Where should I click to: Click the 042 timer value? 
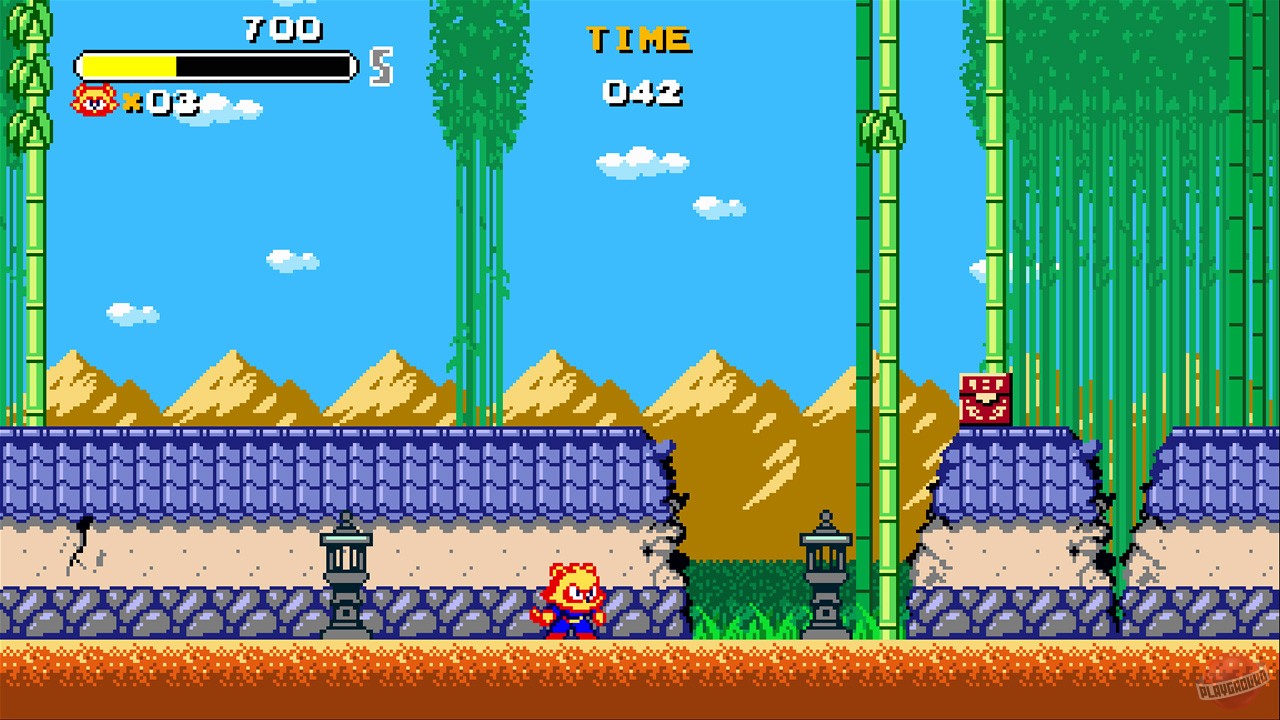point(640,94)
